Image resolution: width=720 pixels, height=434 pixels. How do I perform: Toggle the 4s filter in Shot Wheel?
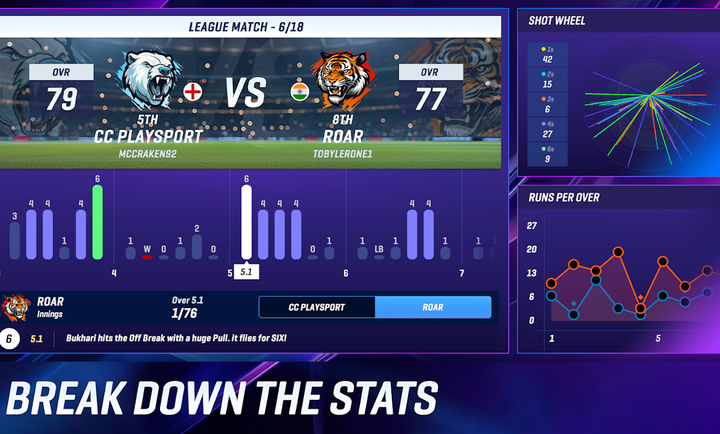pyautogui.click(x=547, y=129)
